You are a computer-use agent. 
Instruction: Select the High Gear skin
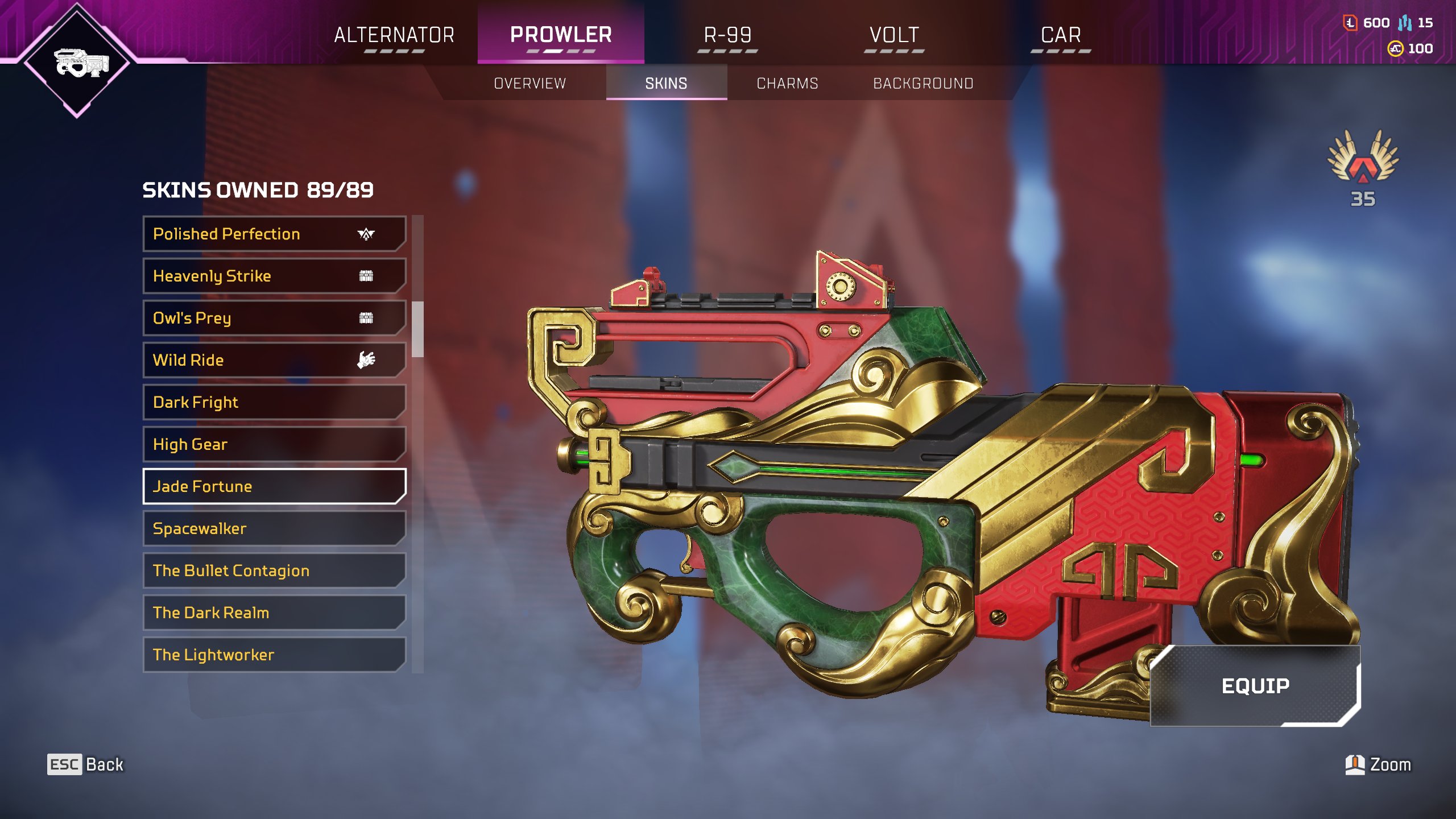pos(274,444)
